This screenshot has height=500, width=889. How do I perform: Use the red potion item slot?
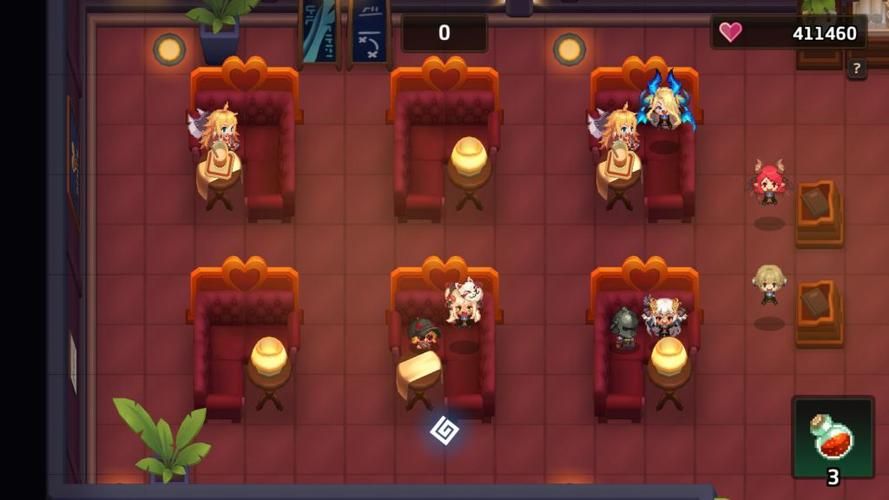tap(832, 437)
